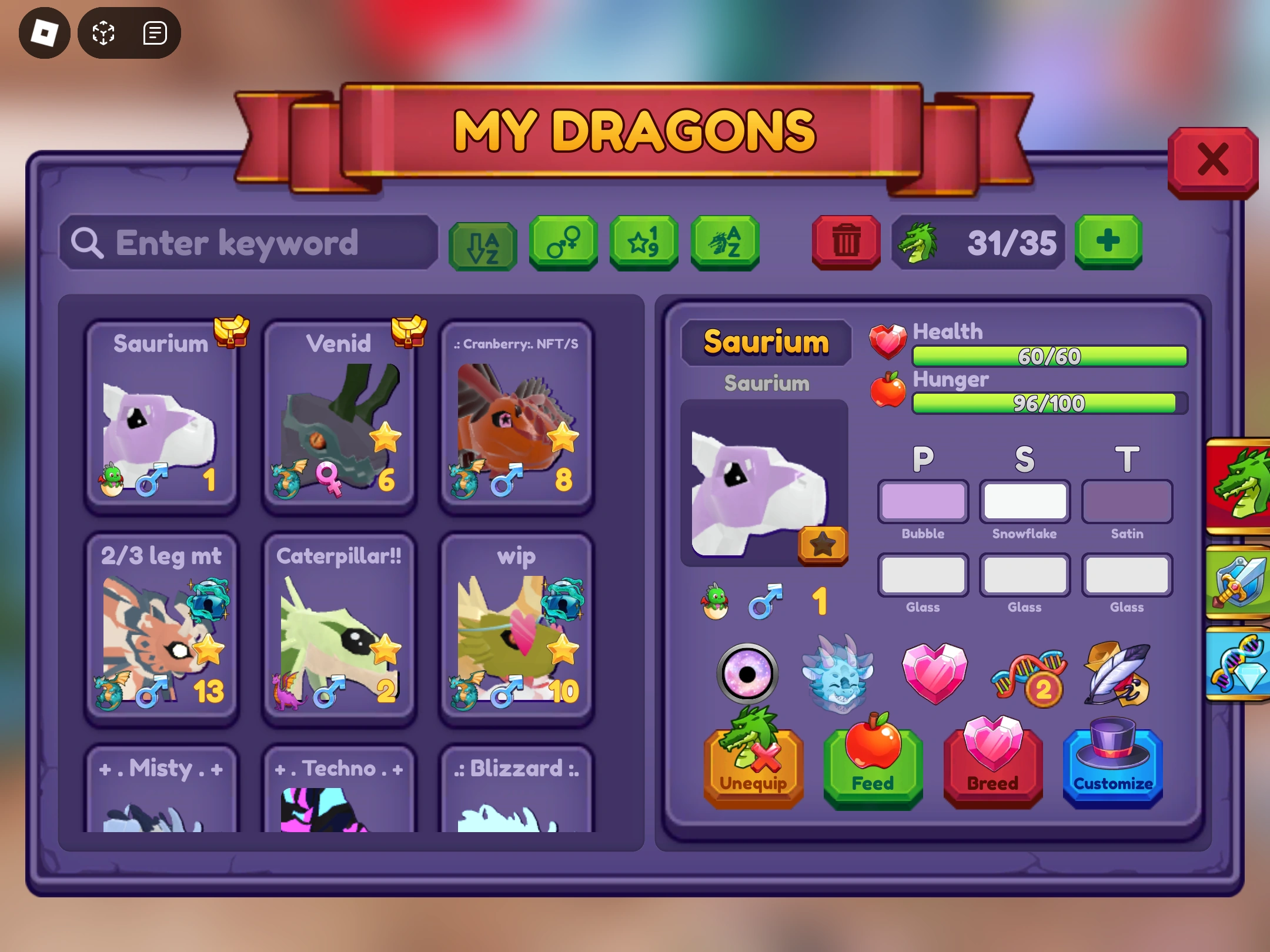Click the green plus to buy dragon slots

[1108, 240]
